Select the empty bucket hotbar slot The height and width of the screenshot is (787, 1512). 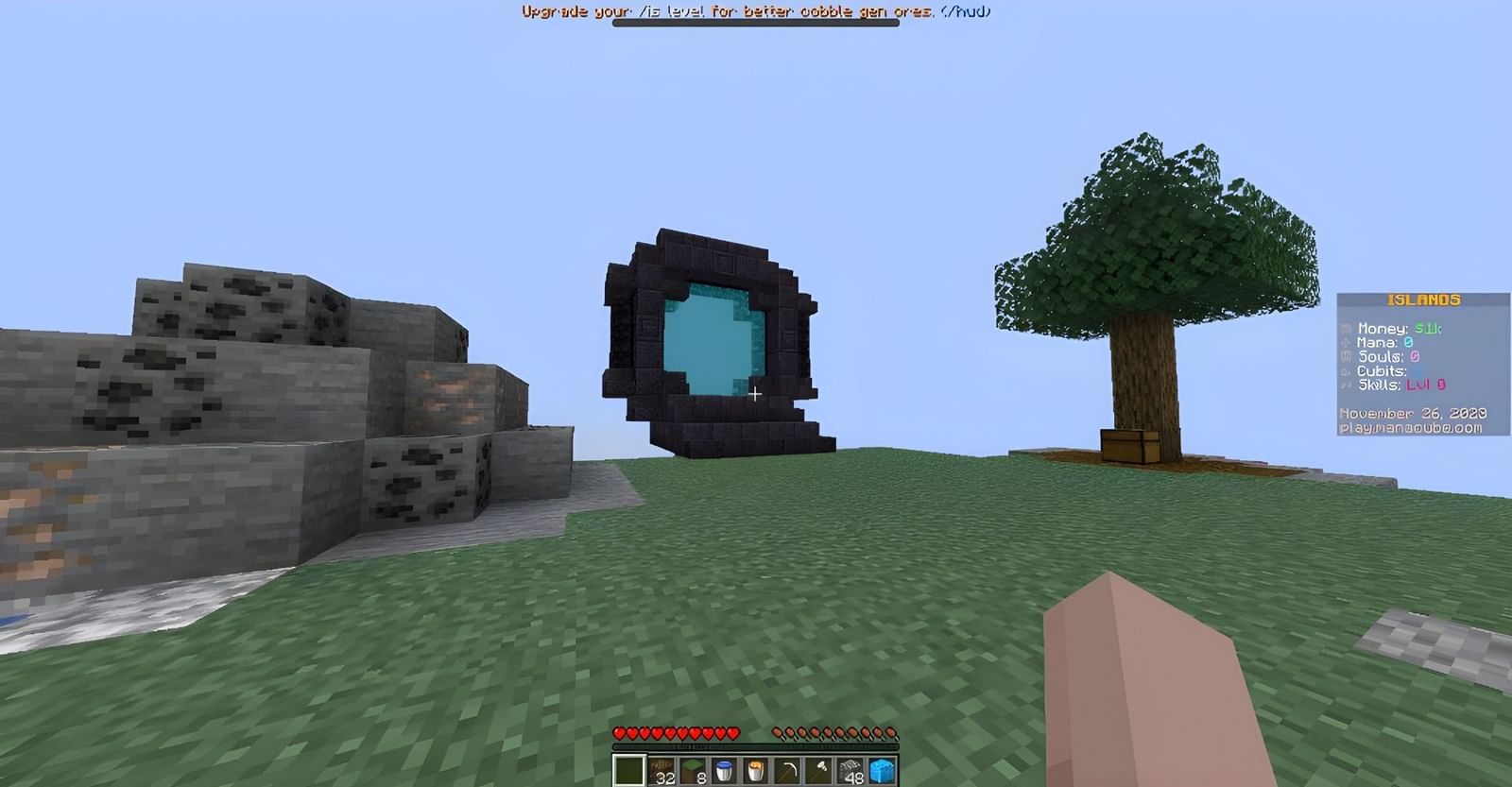pos(723,769)
